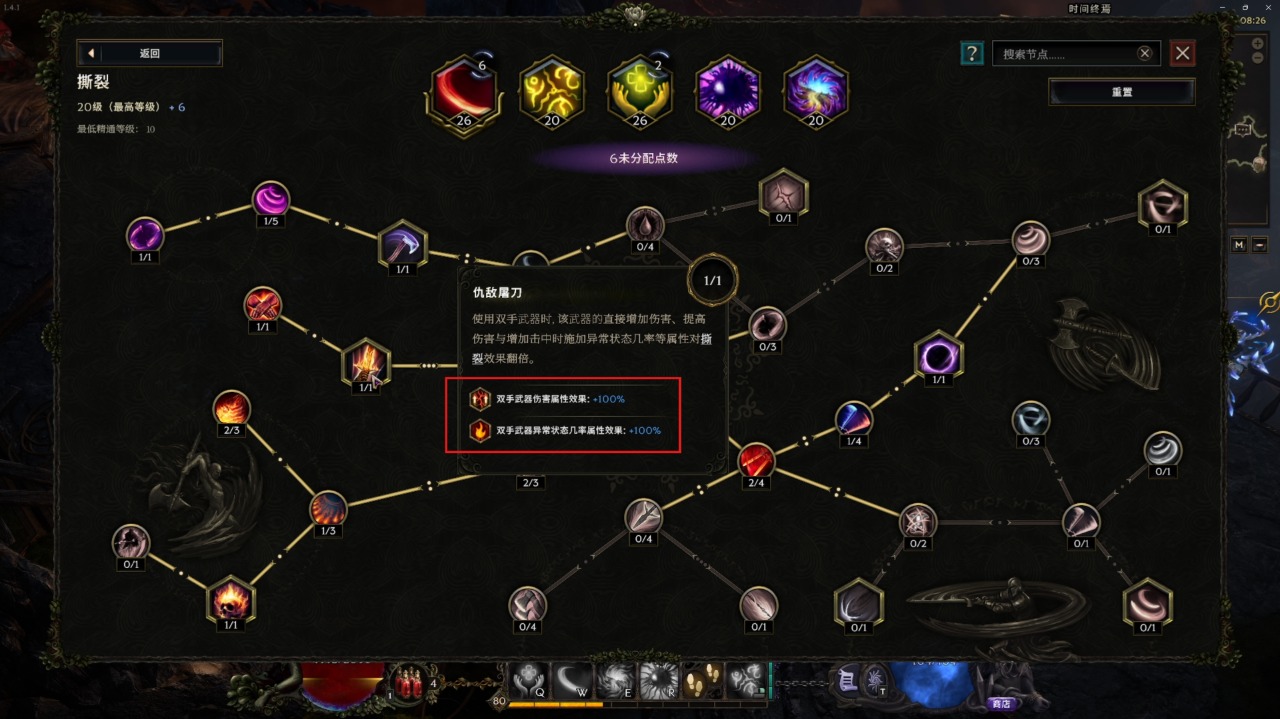The image size is (1280, 719).
Task: Reset the tree with the 重置 button
Action: 1121,92
